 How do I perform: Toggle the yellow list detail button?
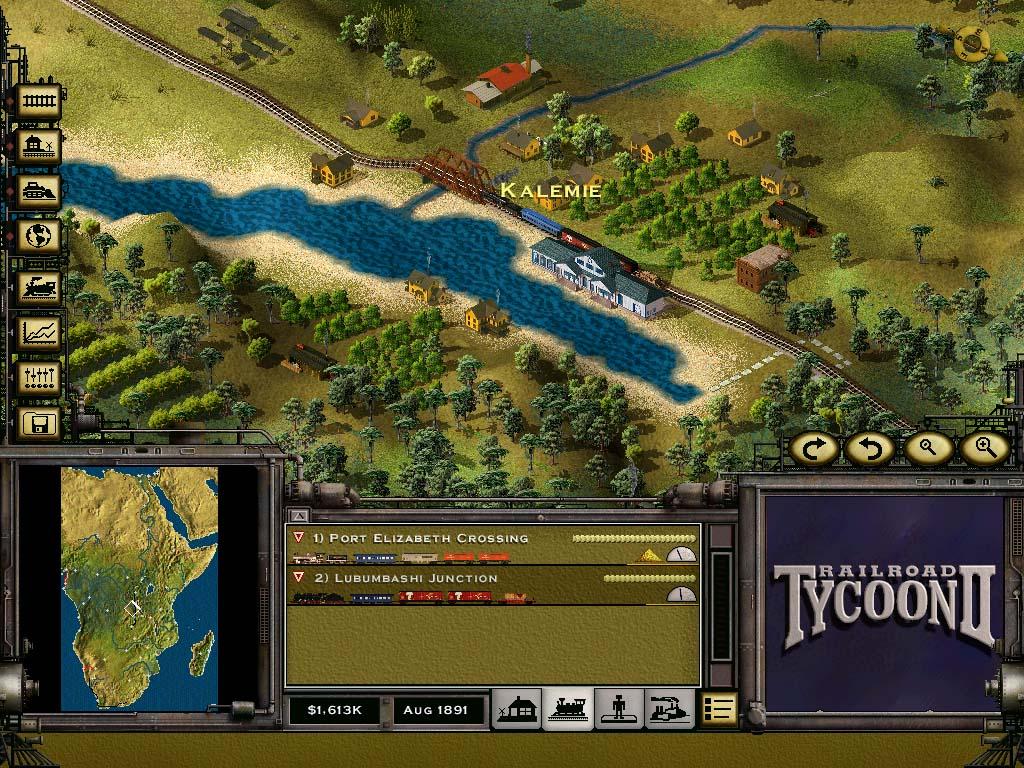(x=719, y=709)
